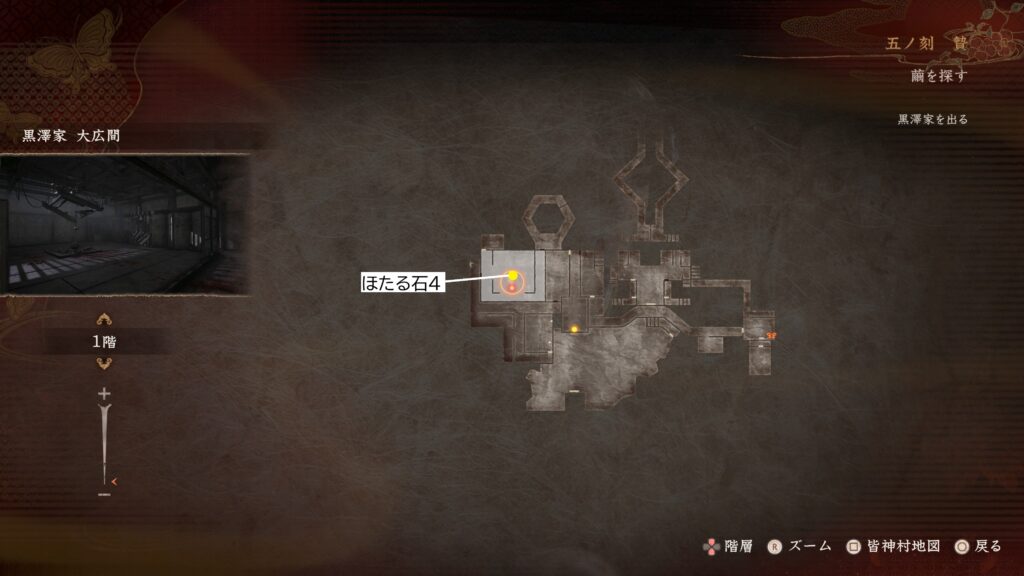Screen dimensions: 1024x576
Task: Select the ほたる石4 yellow map marker
Action: (513, 275)
